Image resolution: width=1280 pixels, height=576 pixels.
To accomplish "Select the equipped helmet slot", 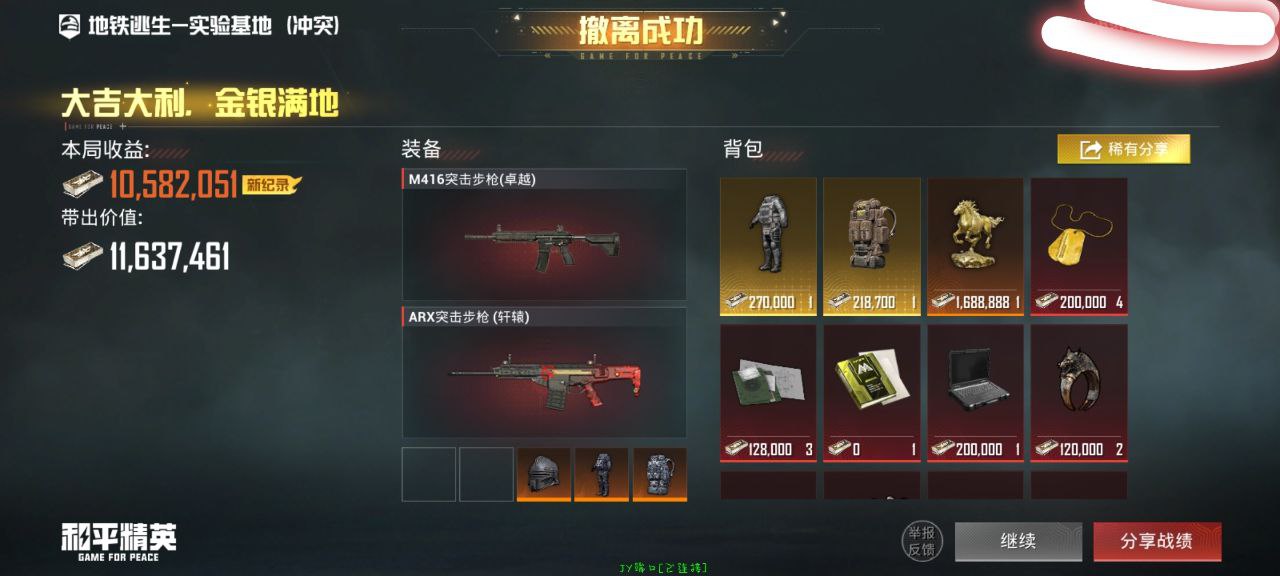I will [544, 474].
